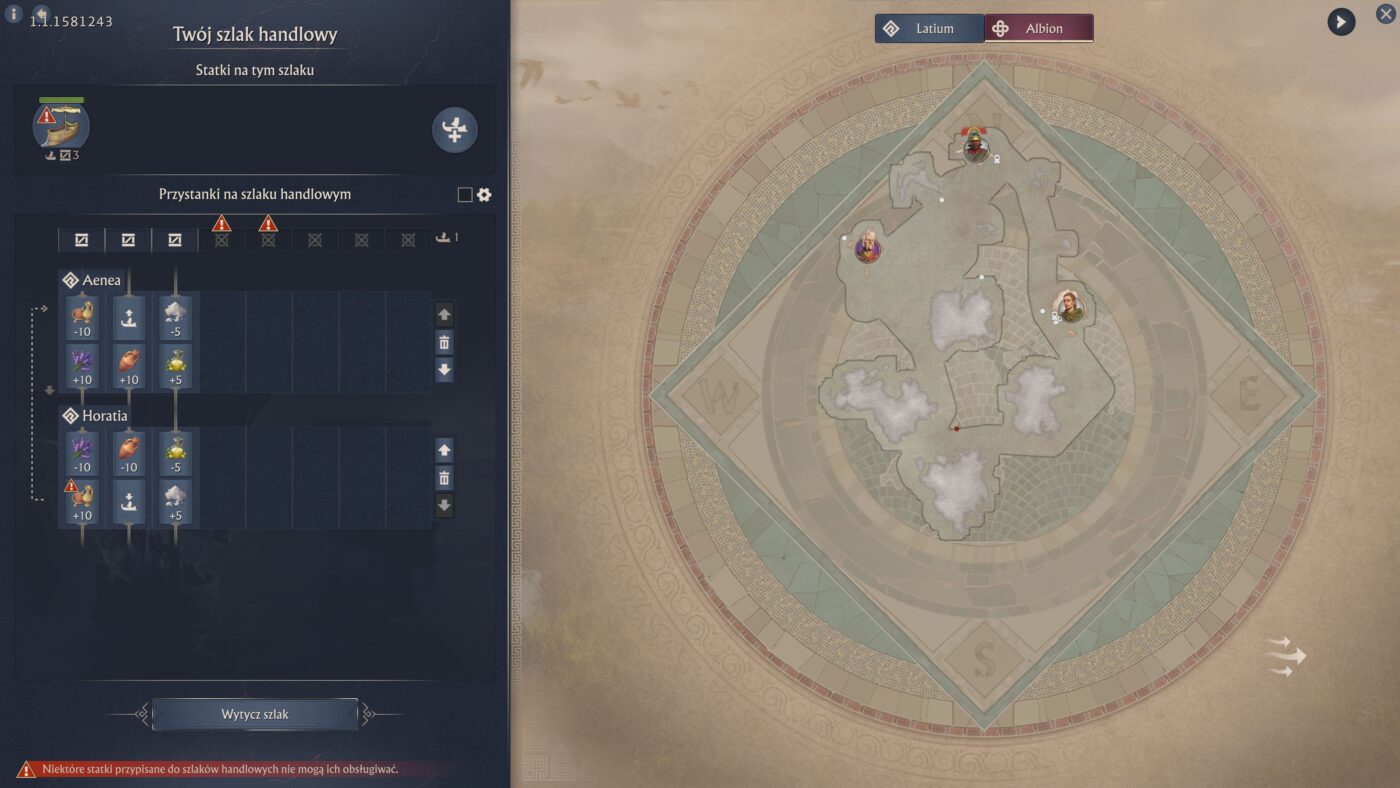Select the green-clad woman portrait on map
Viewport: 1400px width, 788px height.
click(1070, 306)
